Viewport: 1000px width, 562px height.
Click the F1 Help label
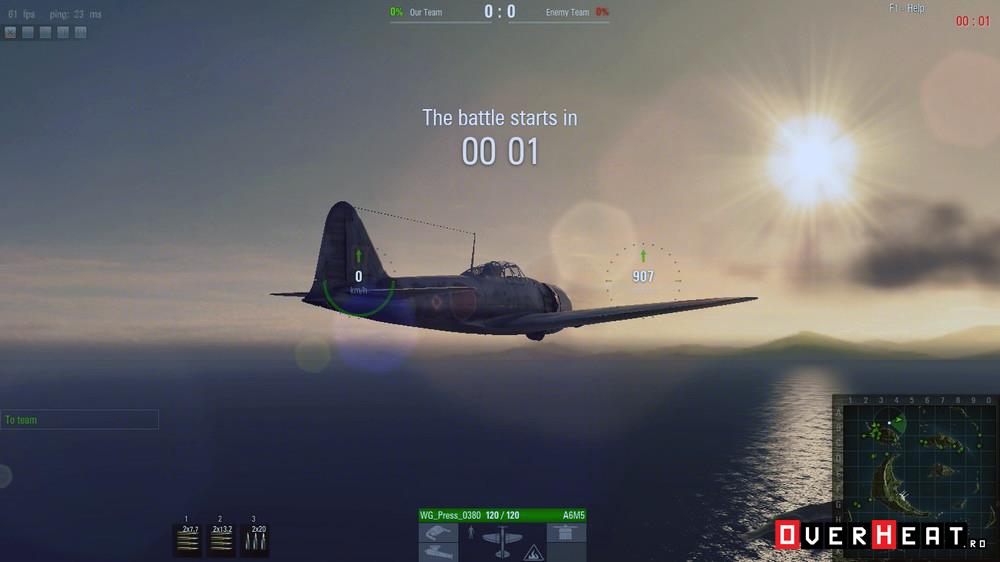click(906, 8)
